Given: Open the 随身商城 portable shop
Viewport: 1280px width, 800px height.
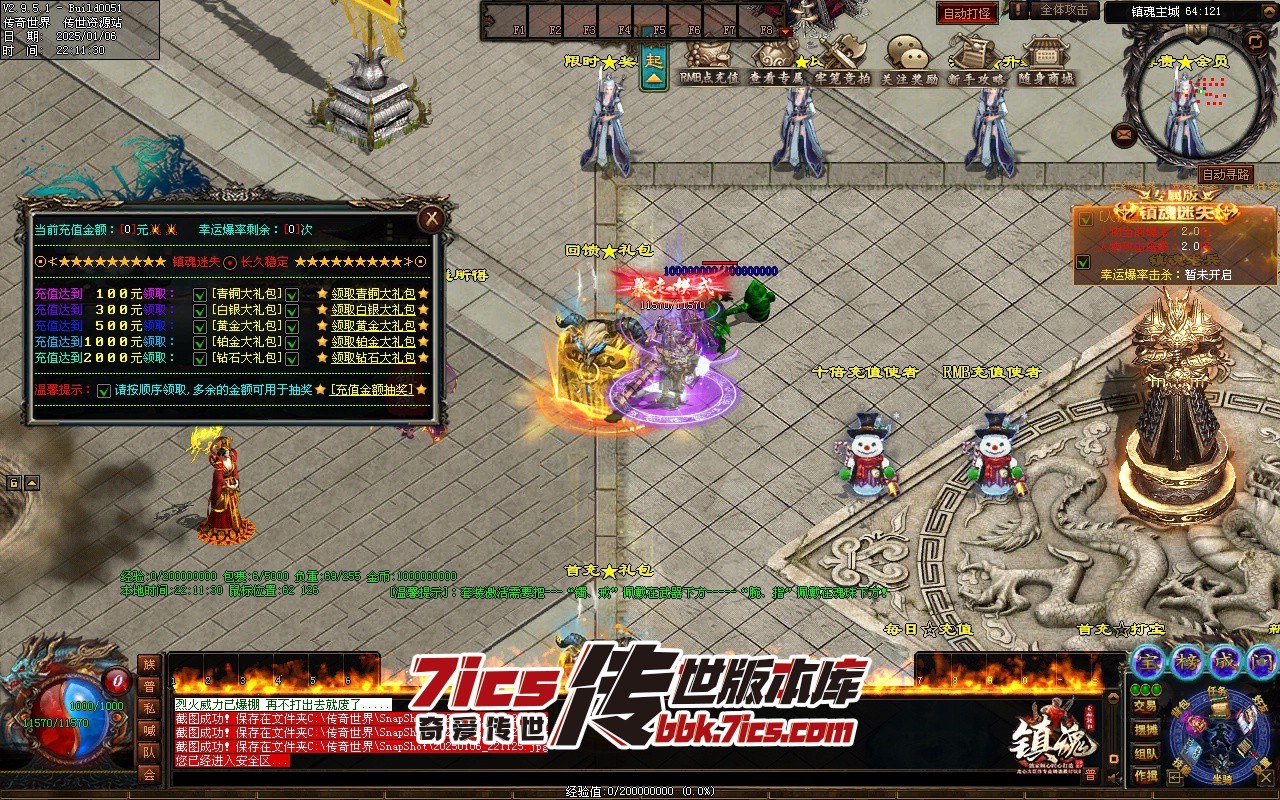Looking at the screenshot, I should pos(1045,60).
